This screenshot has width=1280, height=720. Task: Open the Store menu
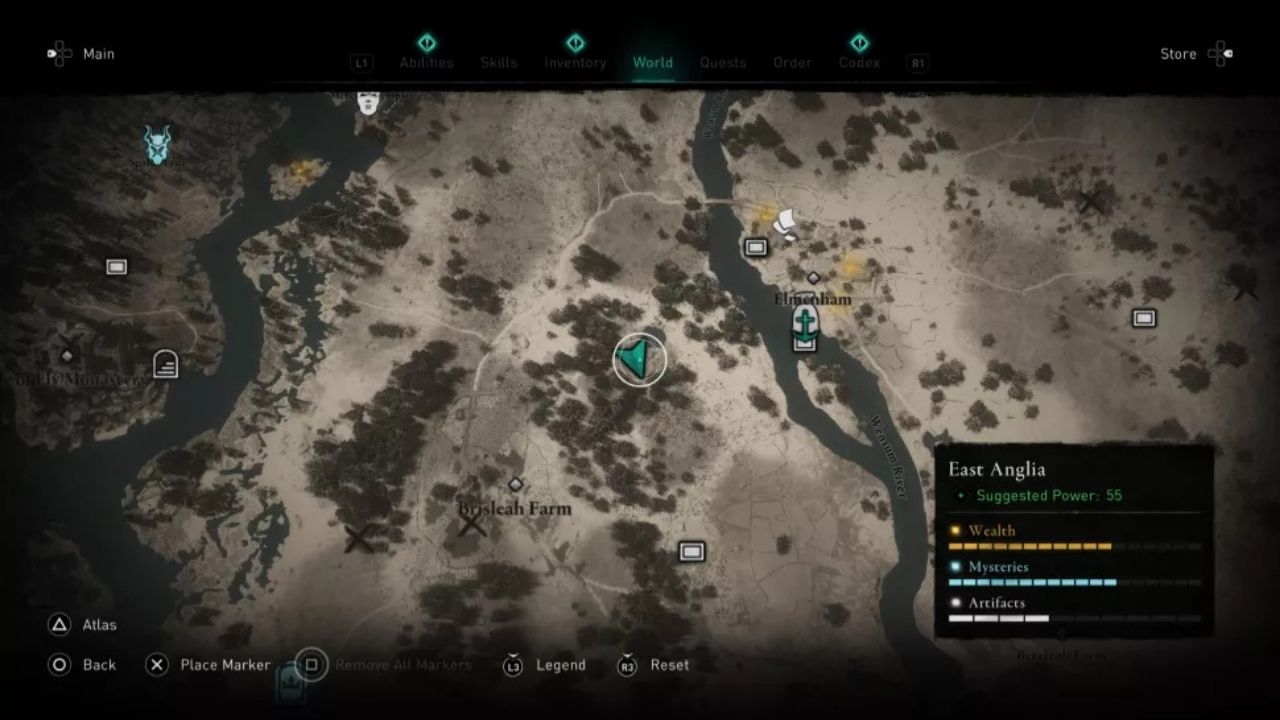(x=1180, y=53)
